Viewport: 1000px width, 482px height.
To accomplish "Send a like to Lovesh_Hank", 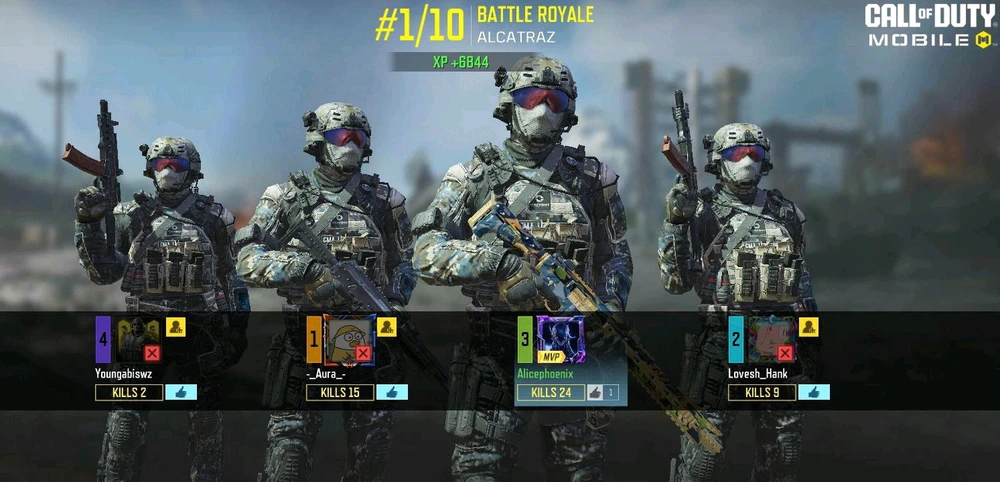I will [814, 392].
